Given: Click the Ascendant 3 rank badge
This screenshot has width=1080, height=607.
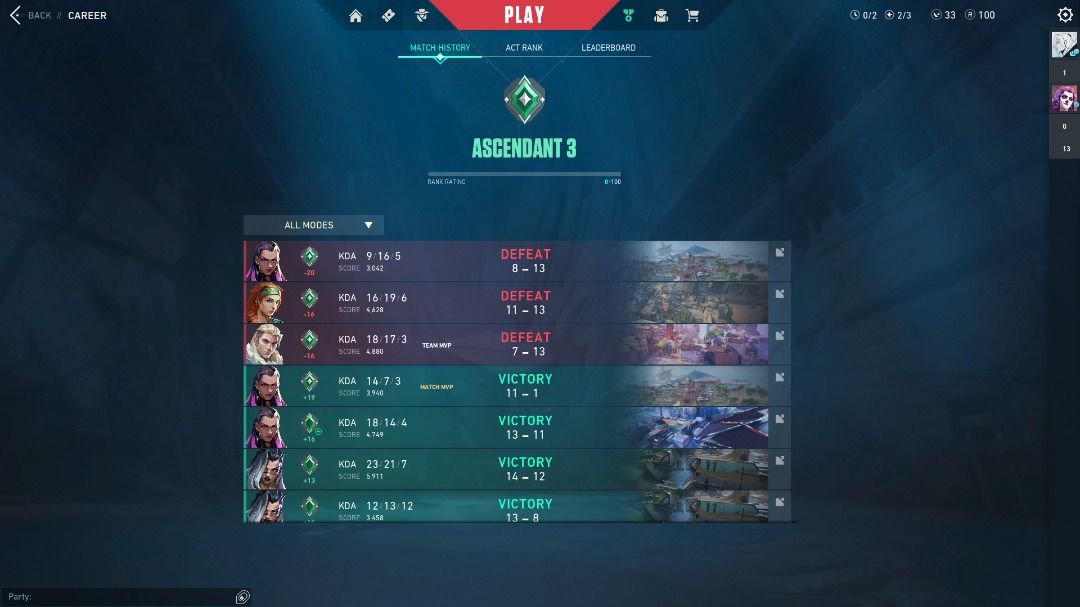Looking at the screenshot, I should pyautogui.click(x=524, y=100).
